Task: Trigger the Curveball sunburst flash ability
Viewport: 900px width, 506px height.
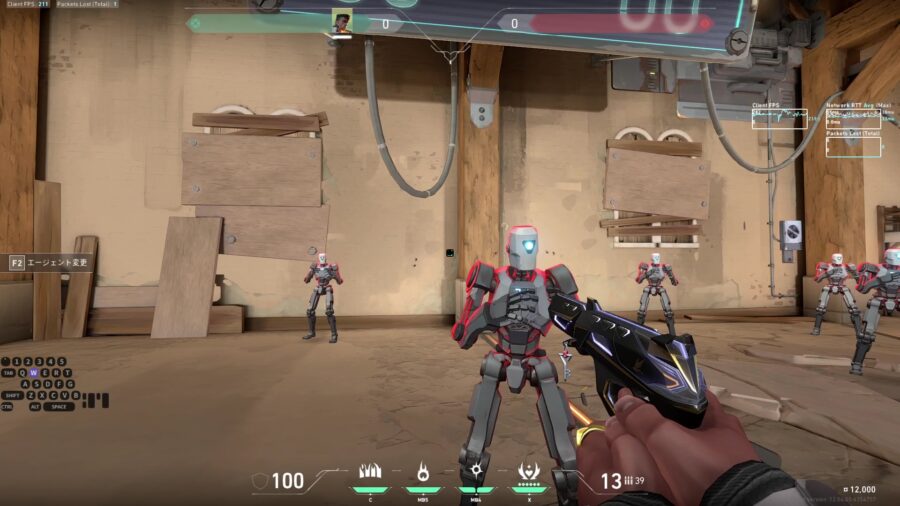Action: pos(475,472)
